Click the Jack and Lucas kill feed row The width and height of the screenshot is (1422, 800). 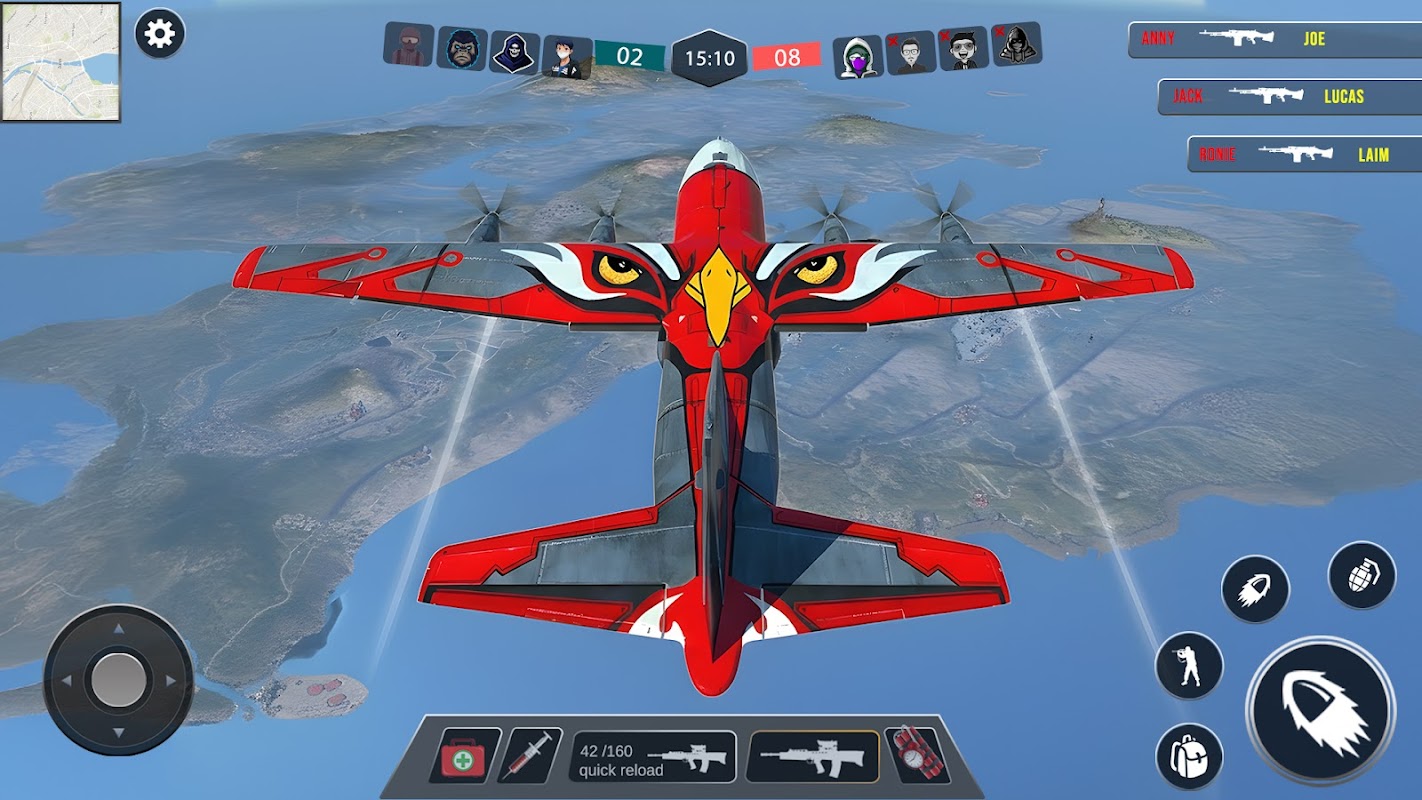point(1290,97)
